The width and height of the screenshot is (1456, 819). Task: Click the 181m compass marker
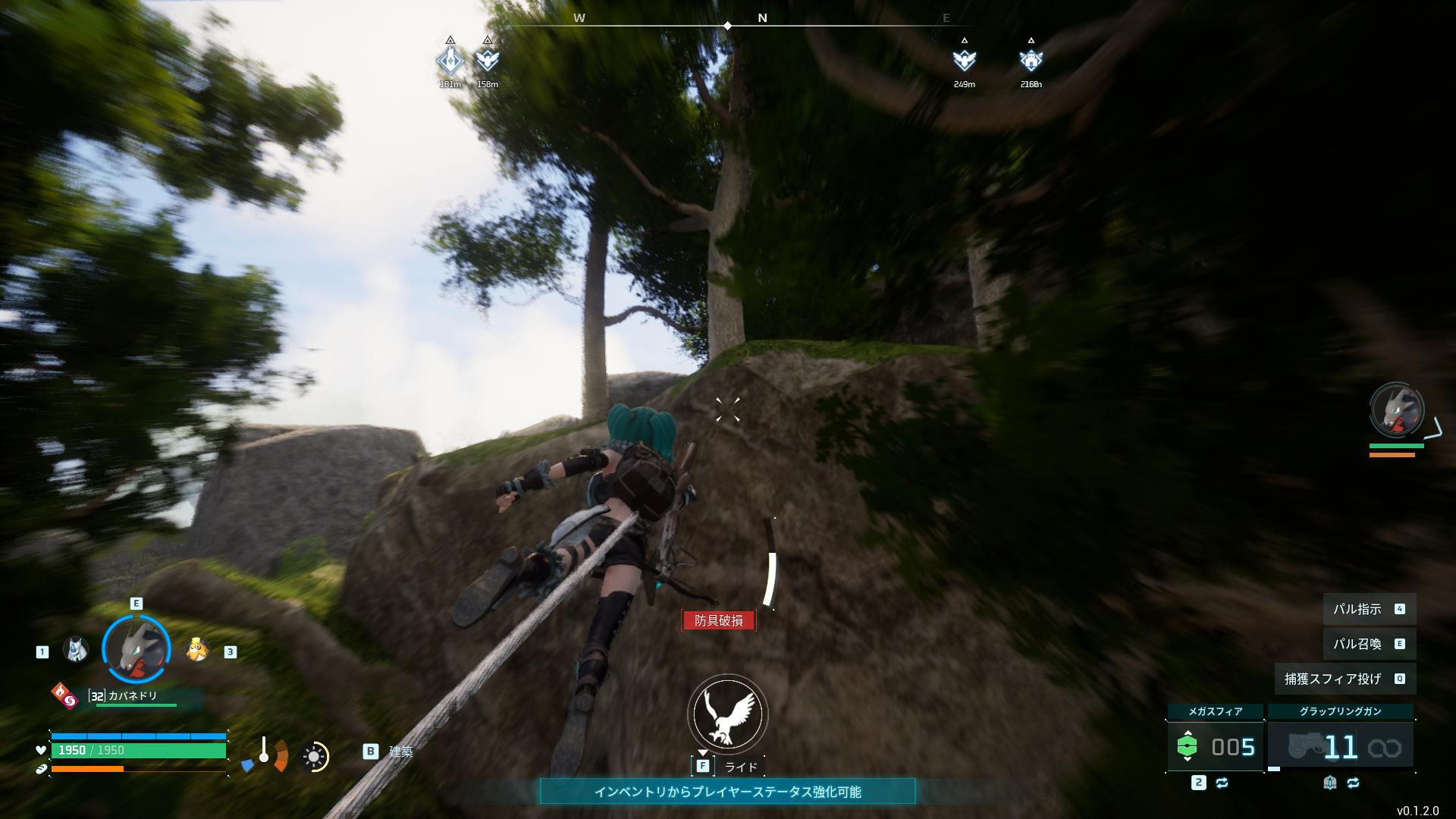tap(450, 61)
